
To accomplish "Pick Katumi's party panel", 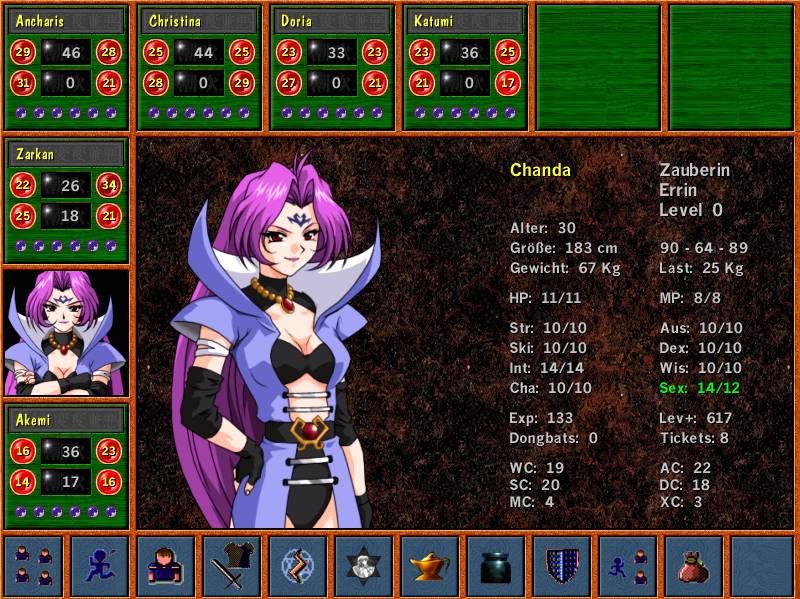I will pos(465,67).
